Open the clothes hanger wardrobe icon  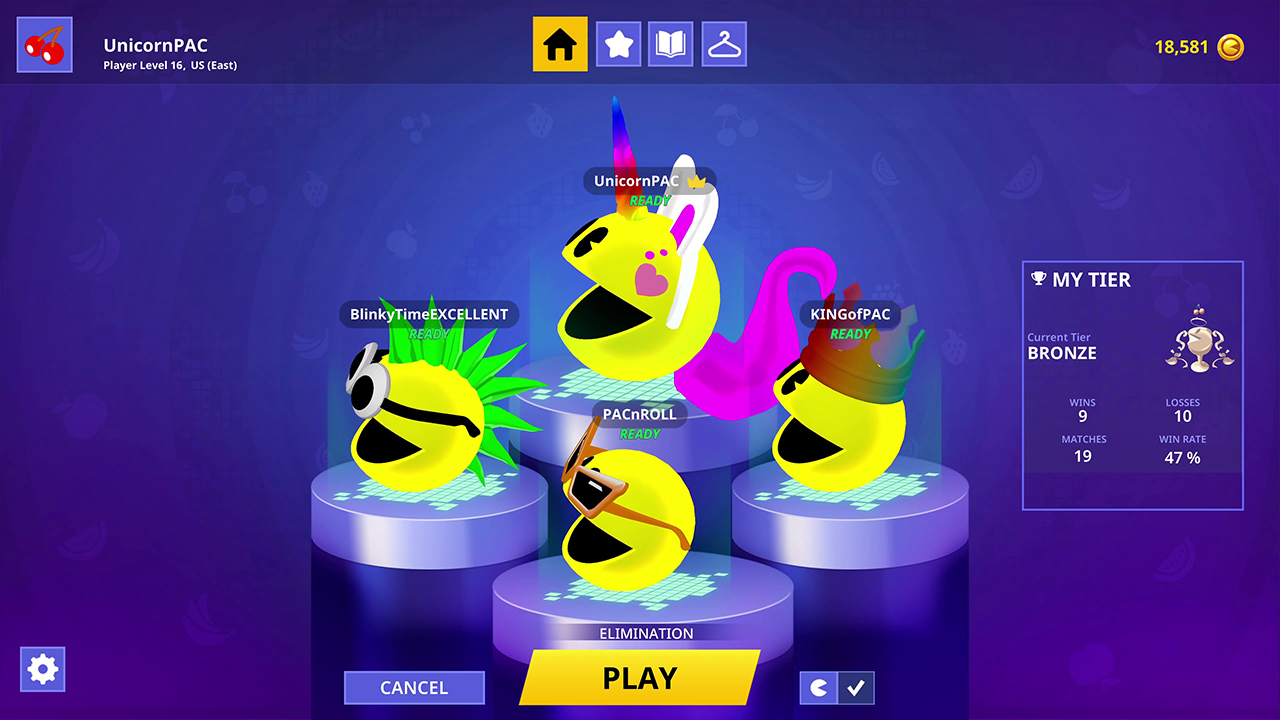(x=724, y=44)
